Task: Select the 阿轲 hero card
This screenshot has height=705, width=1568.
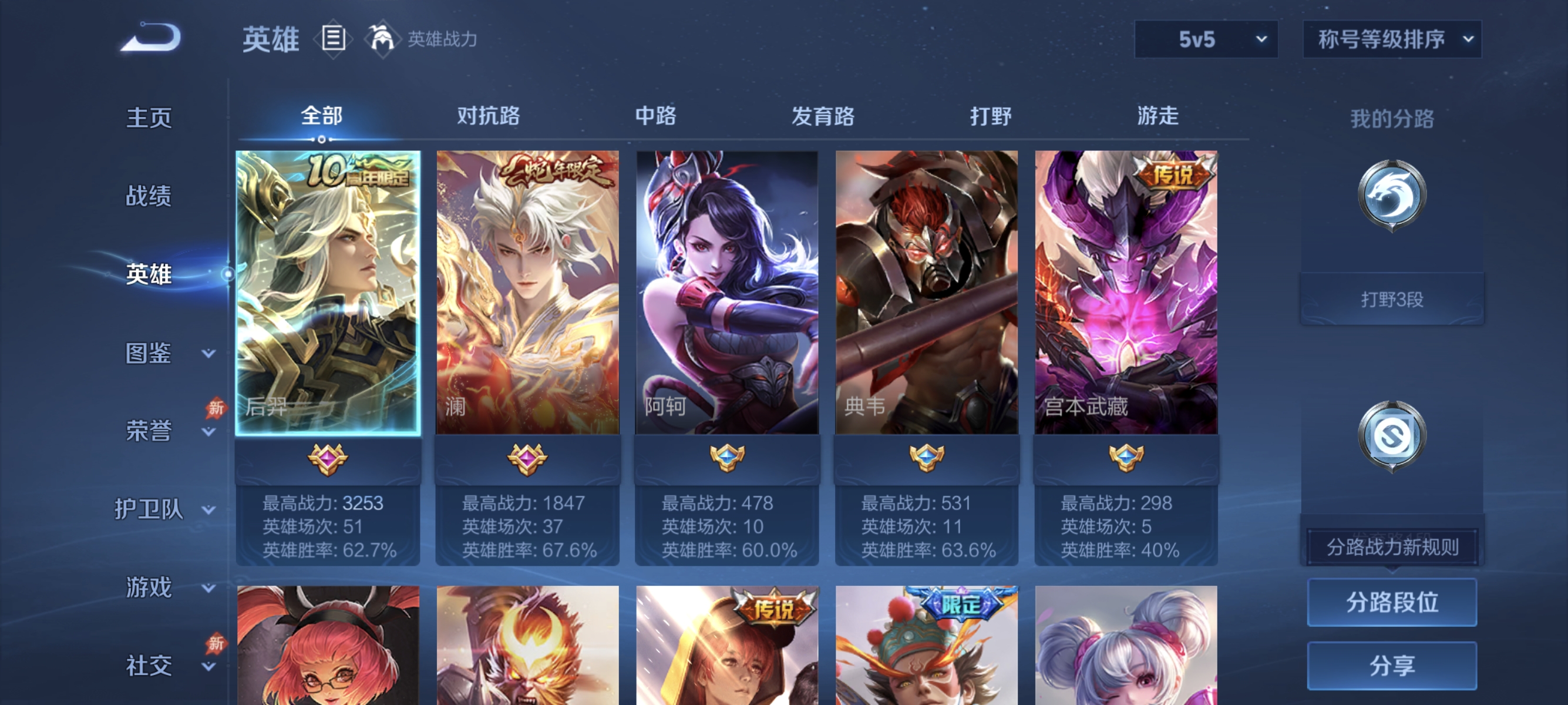Action: [726, 292]
